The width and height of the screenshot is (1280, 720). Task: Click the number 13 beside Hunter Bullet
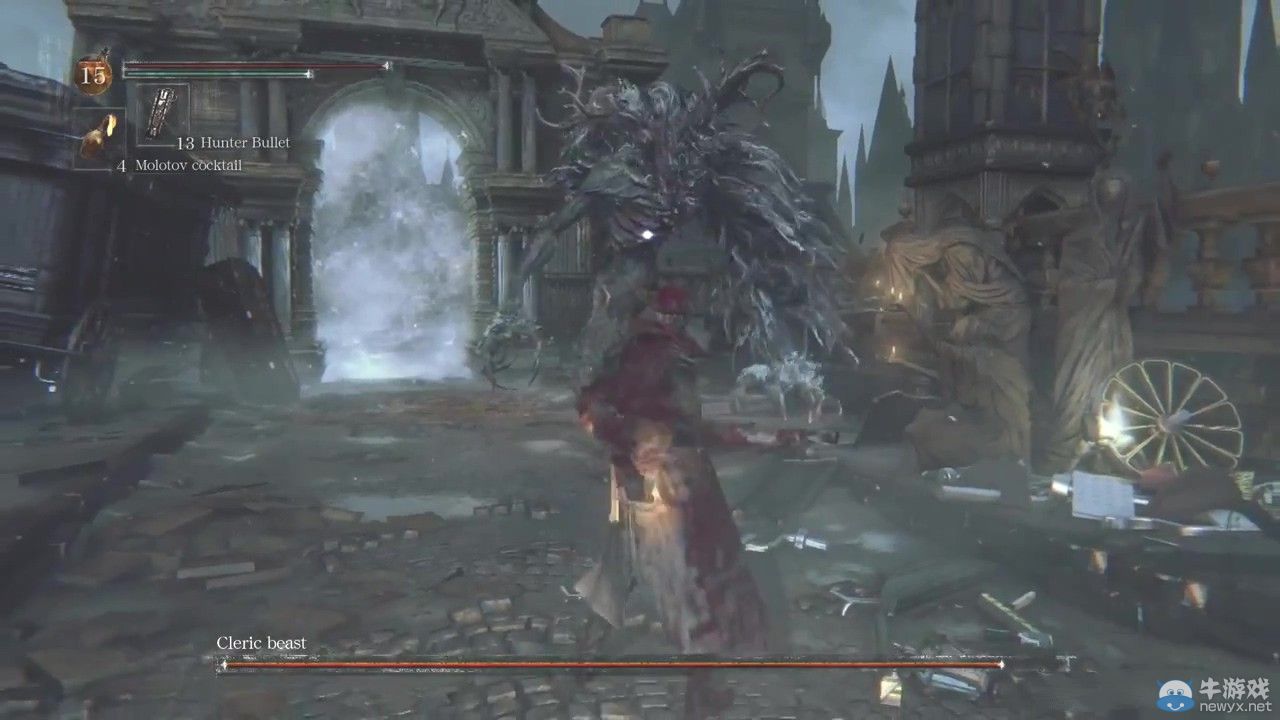186,143
